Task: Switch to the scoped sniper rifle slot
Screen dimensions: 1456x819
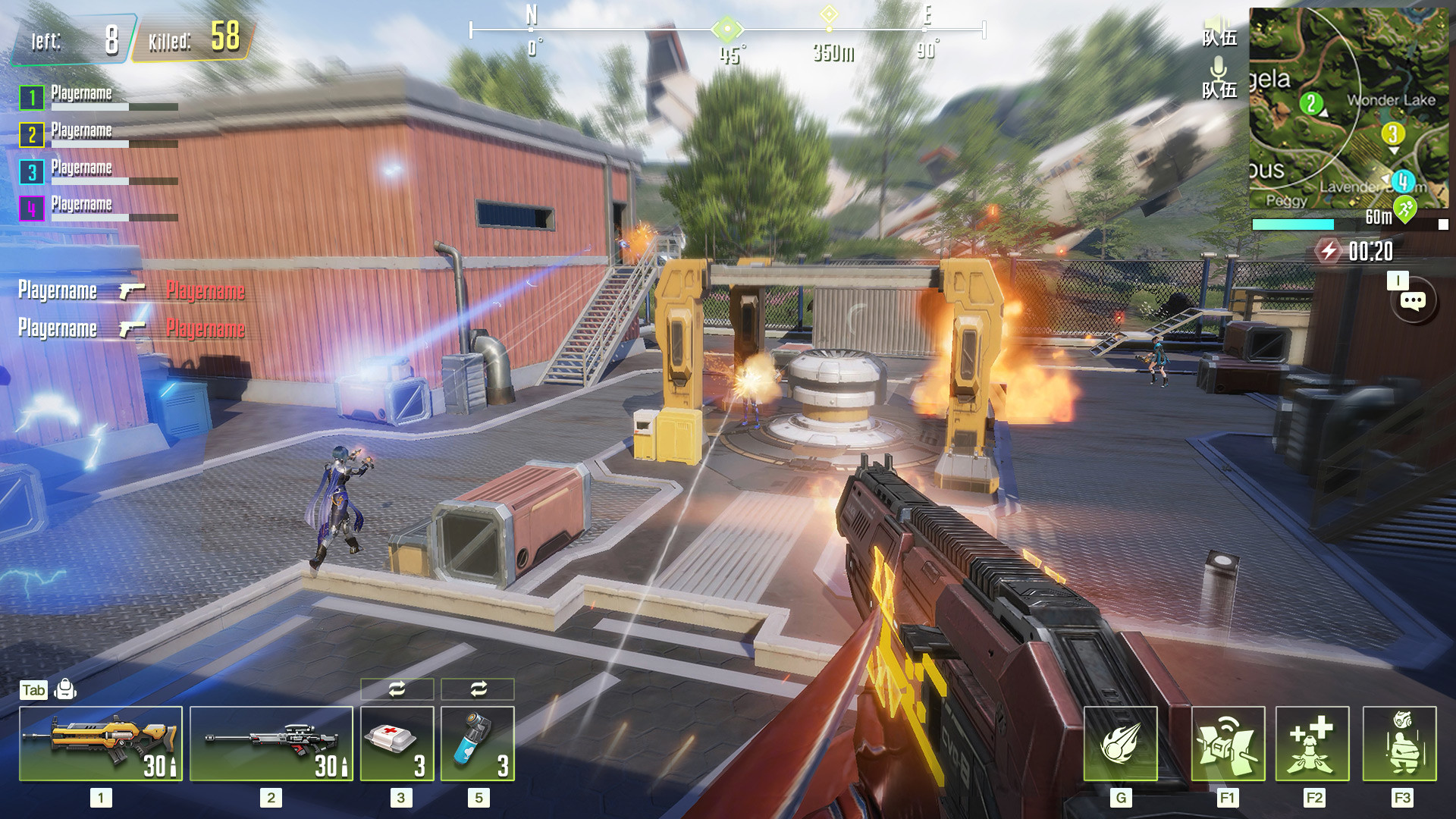Action: (x=271, y=743)
